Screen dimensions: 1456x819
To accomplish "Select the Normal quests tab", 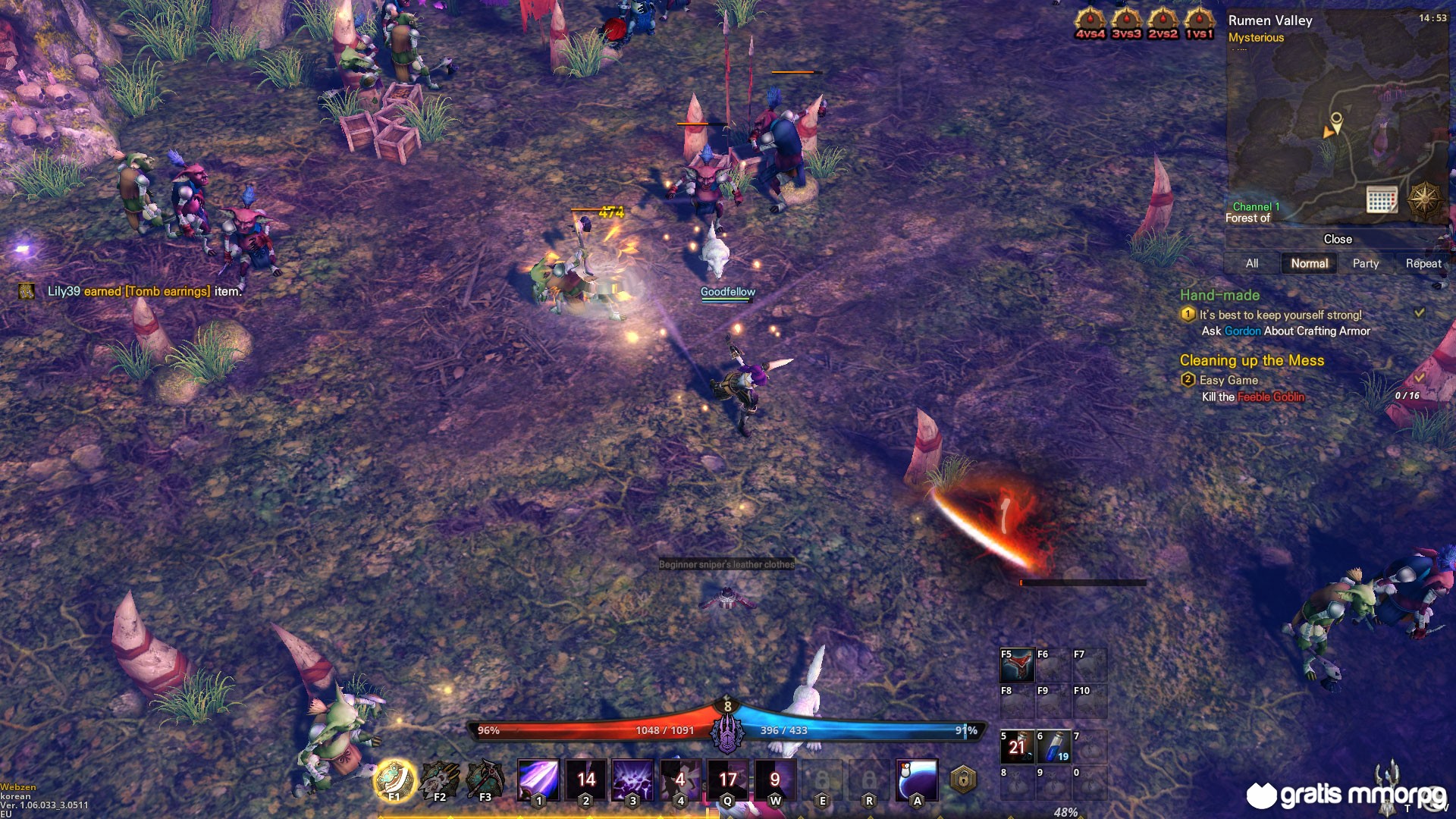I will click(x=1309, y=263).
